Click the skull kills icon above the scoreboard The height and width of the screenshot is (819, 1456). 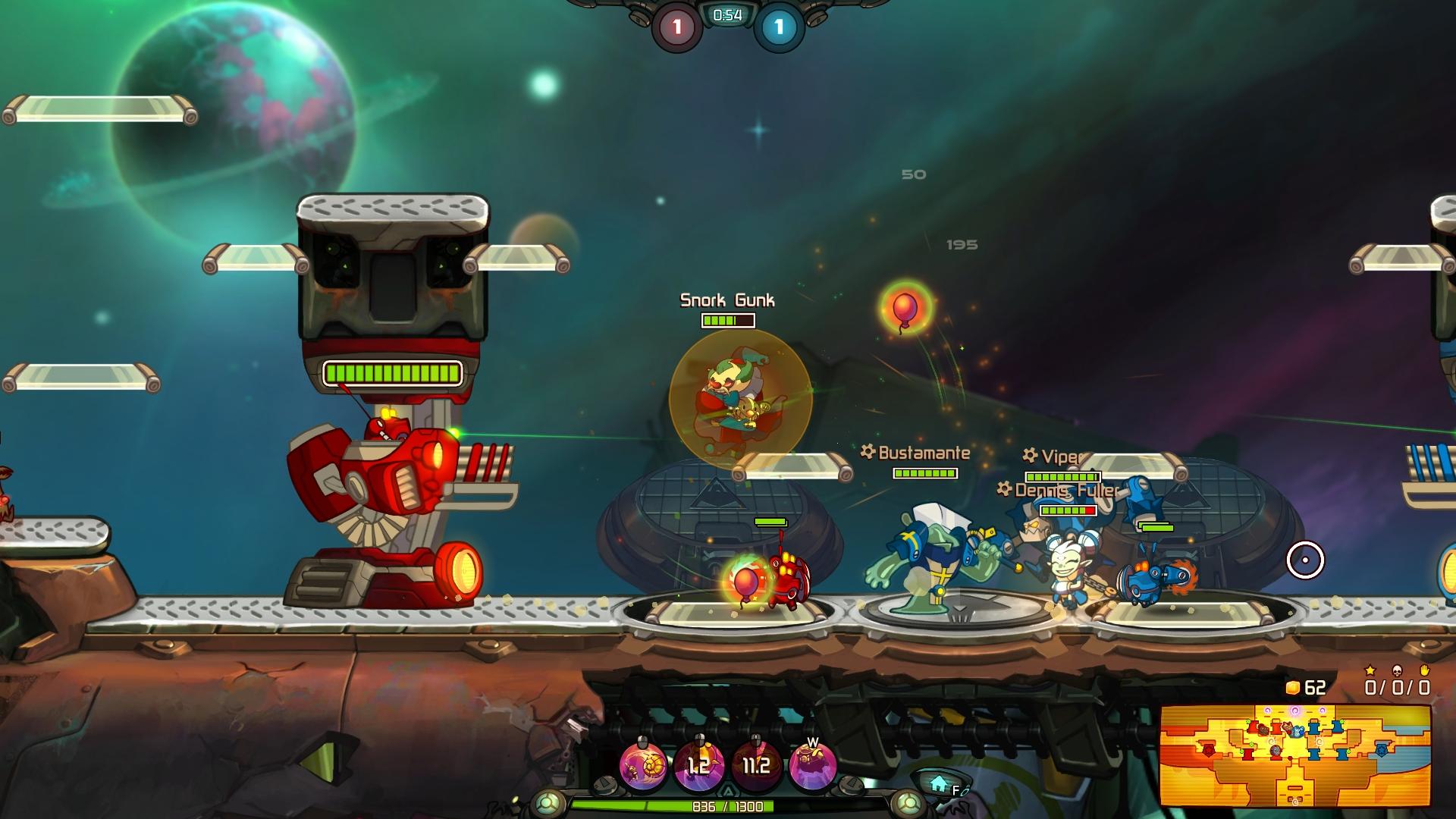click(1398, 670)
